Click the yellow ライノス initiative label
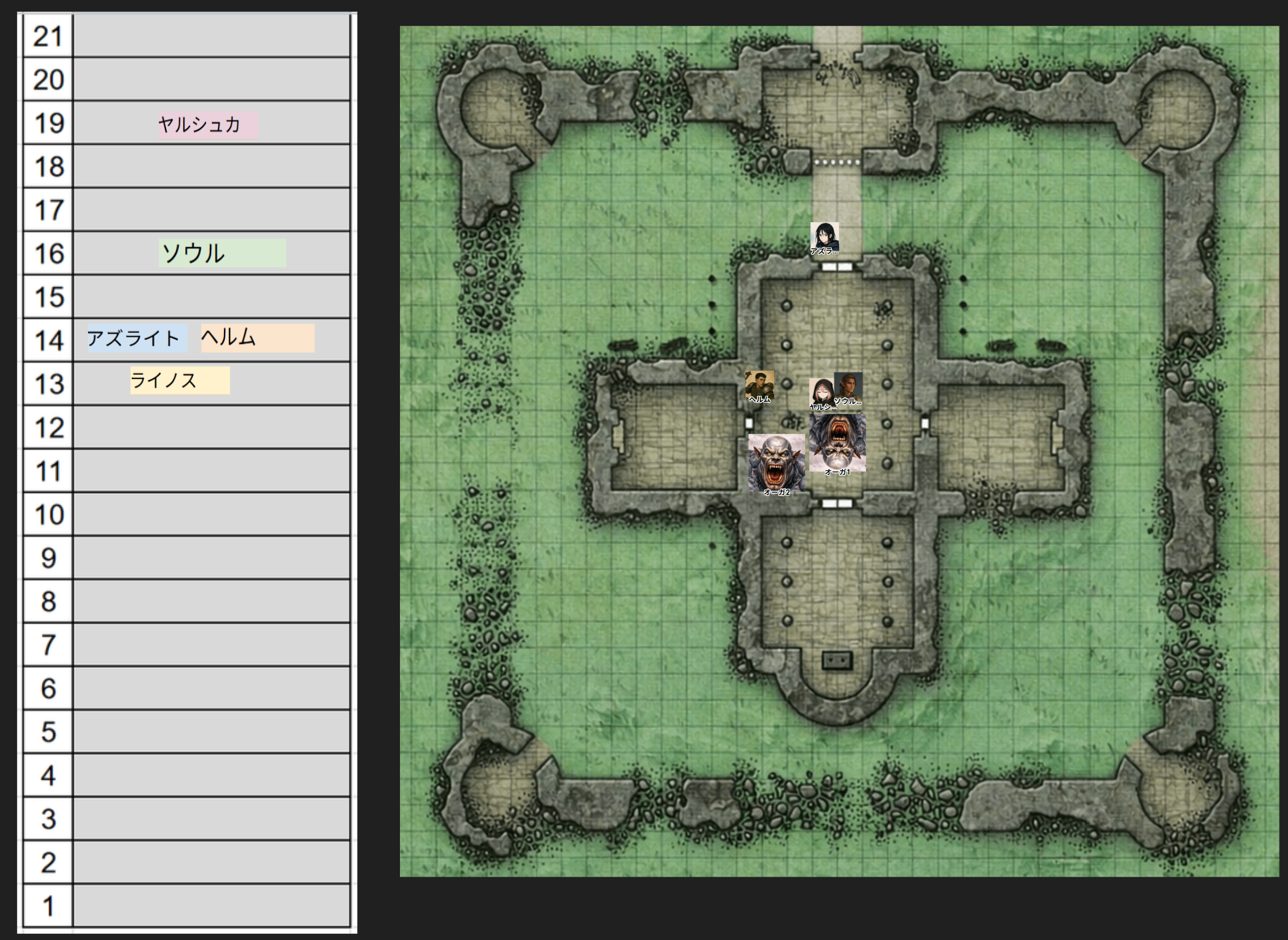Viewport: 1288px width, 940px height. pyautogui.click(x=180, y=380)
